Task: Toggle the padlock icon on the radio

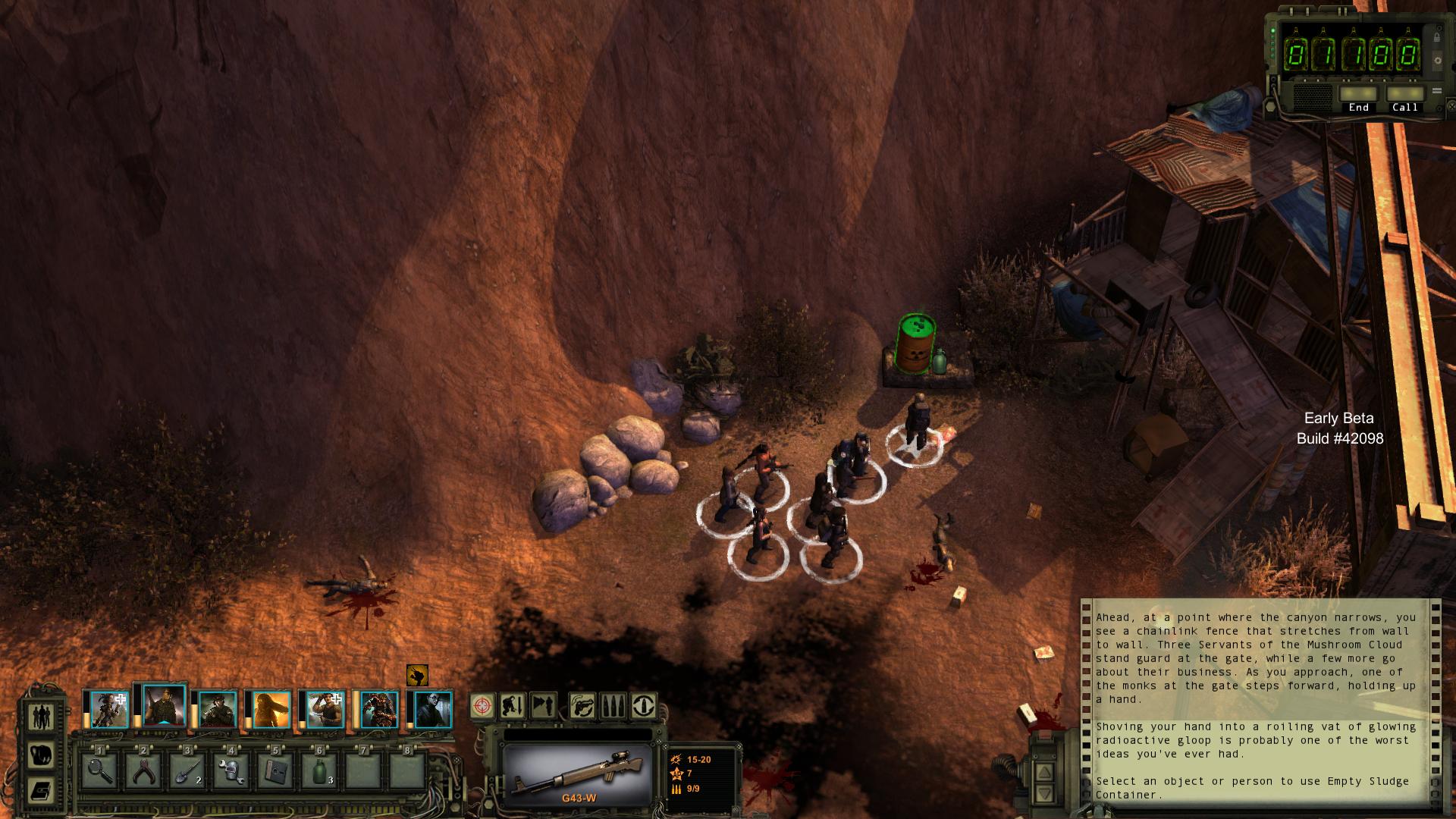Action: click(1436, 36)
